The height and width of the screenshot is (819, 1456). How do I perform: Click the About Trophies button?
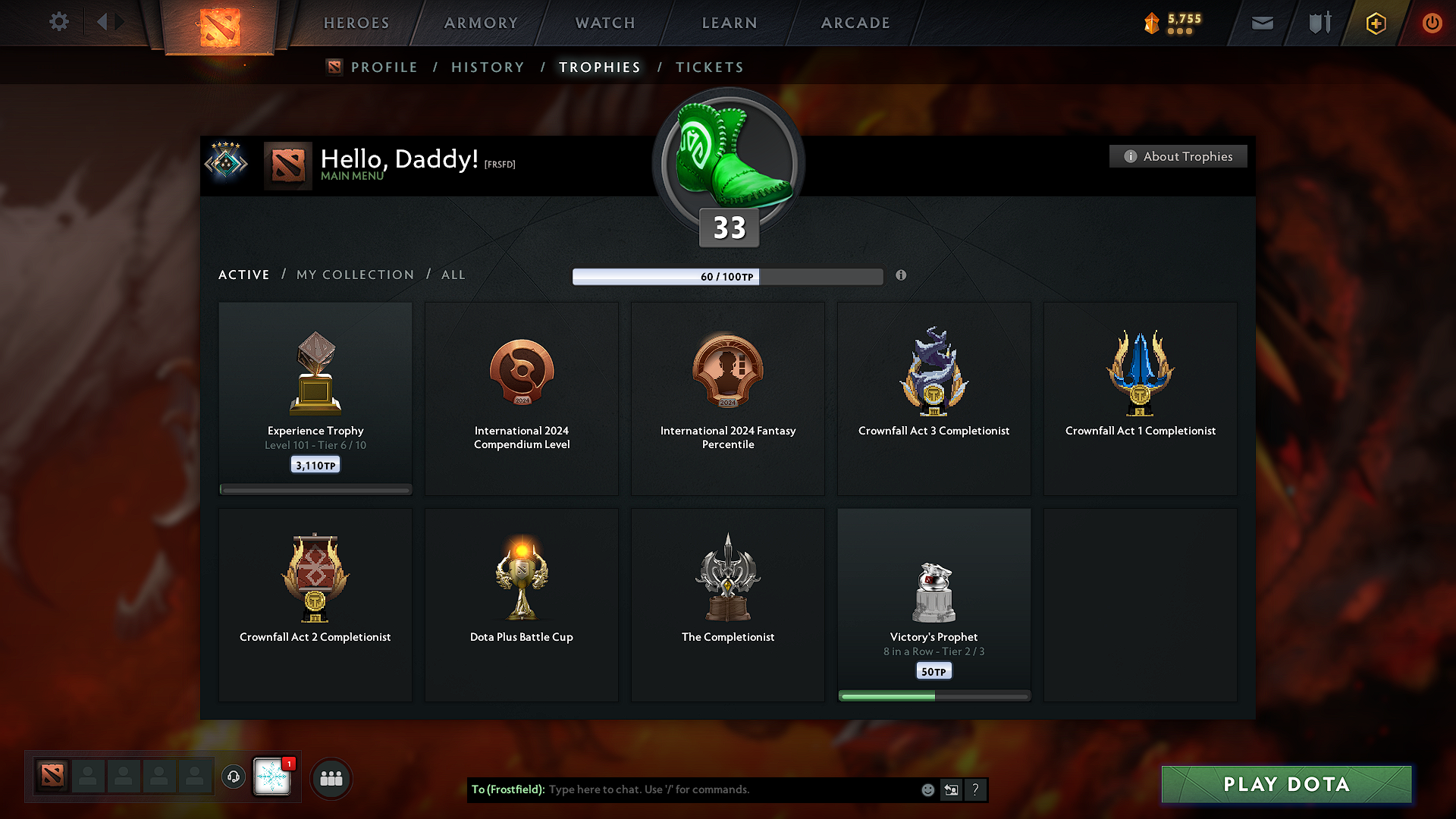[1178, 156]
